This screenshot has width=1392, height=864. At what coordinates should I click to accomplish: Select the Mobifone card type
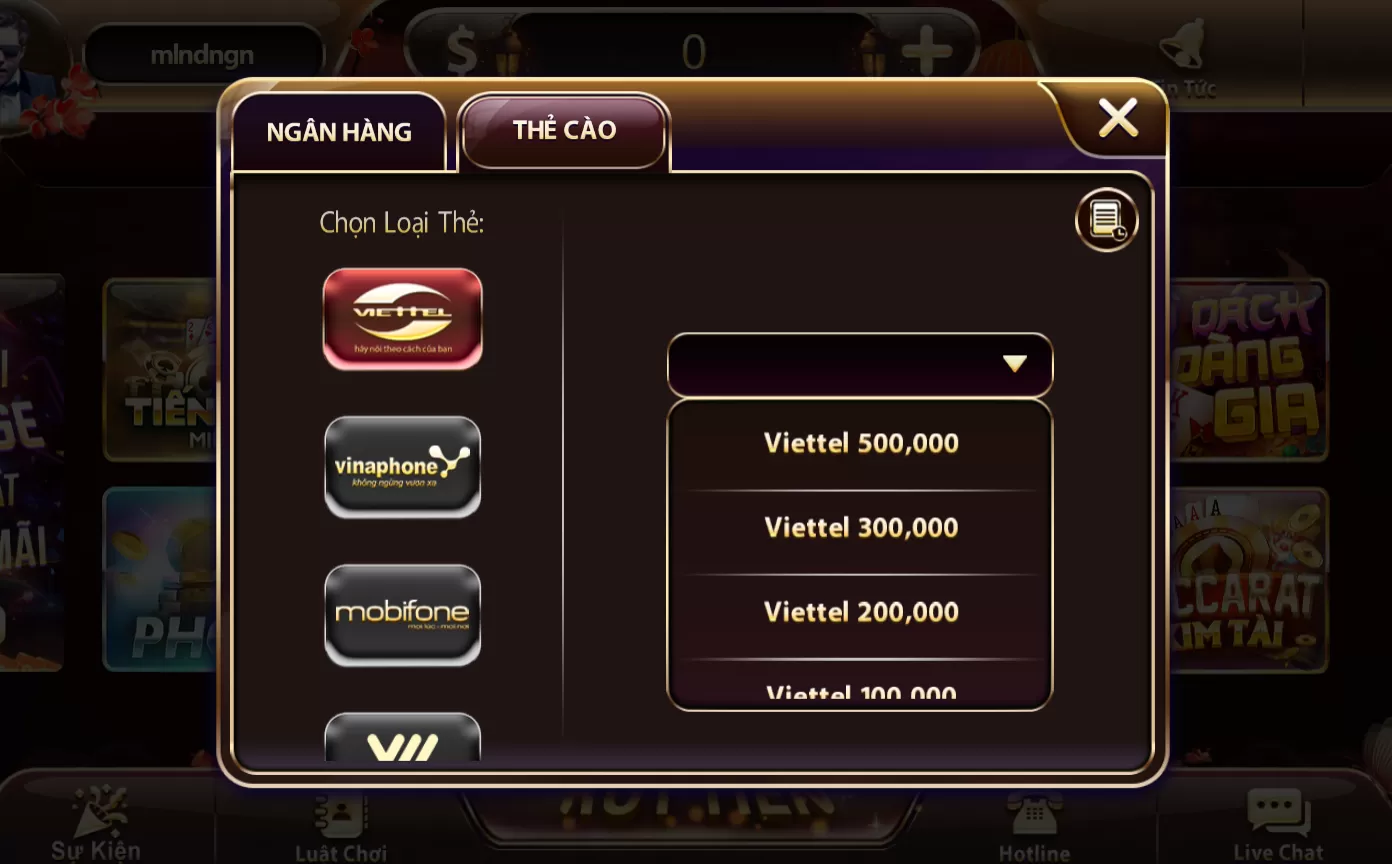tap(402, 614)
